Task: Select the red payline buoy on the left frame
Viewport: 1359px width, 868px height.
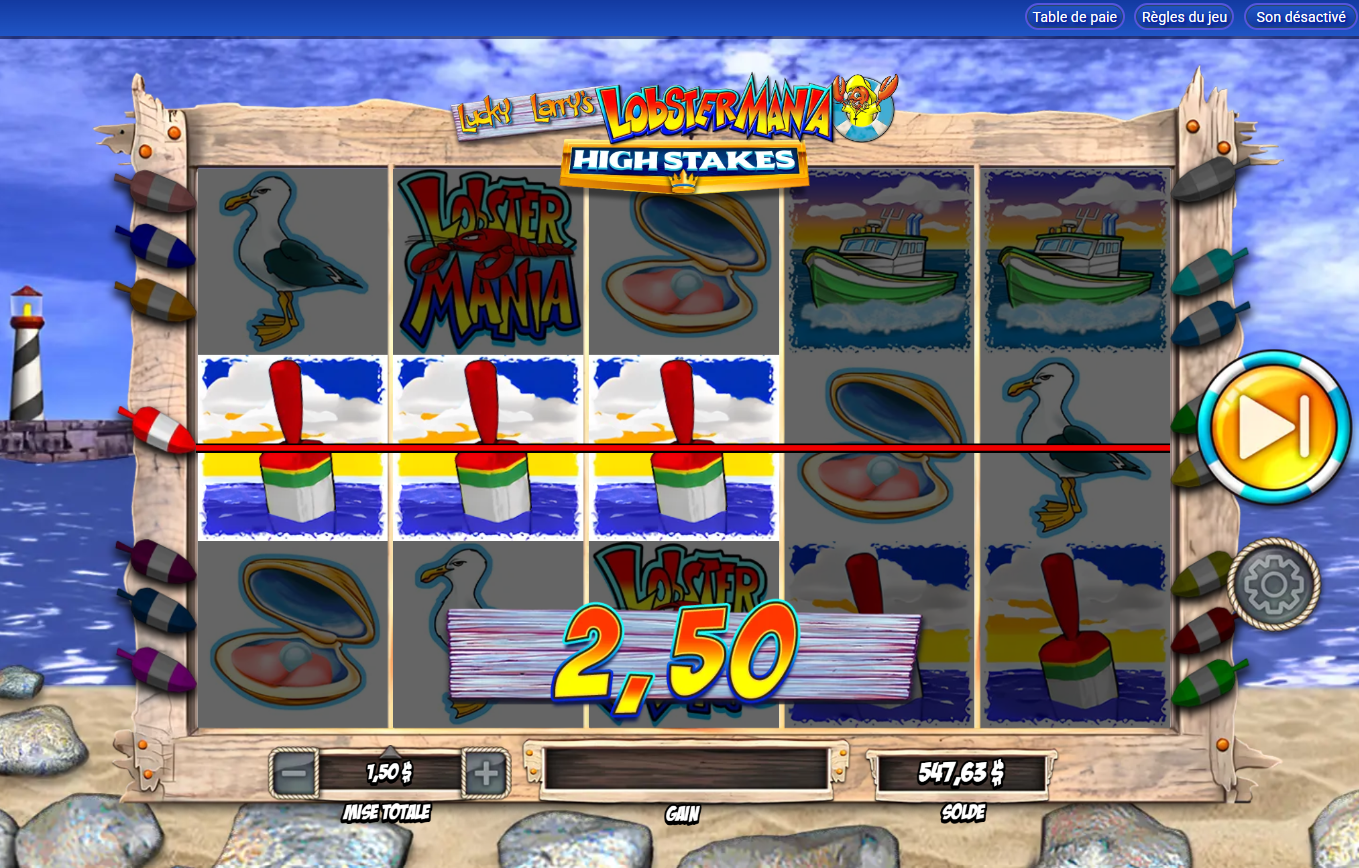Action: coord(160,432)
